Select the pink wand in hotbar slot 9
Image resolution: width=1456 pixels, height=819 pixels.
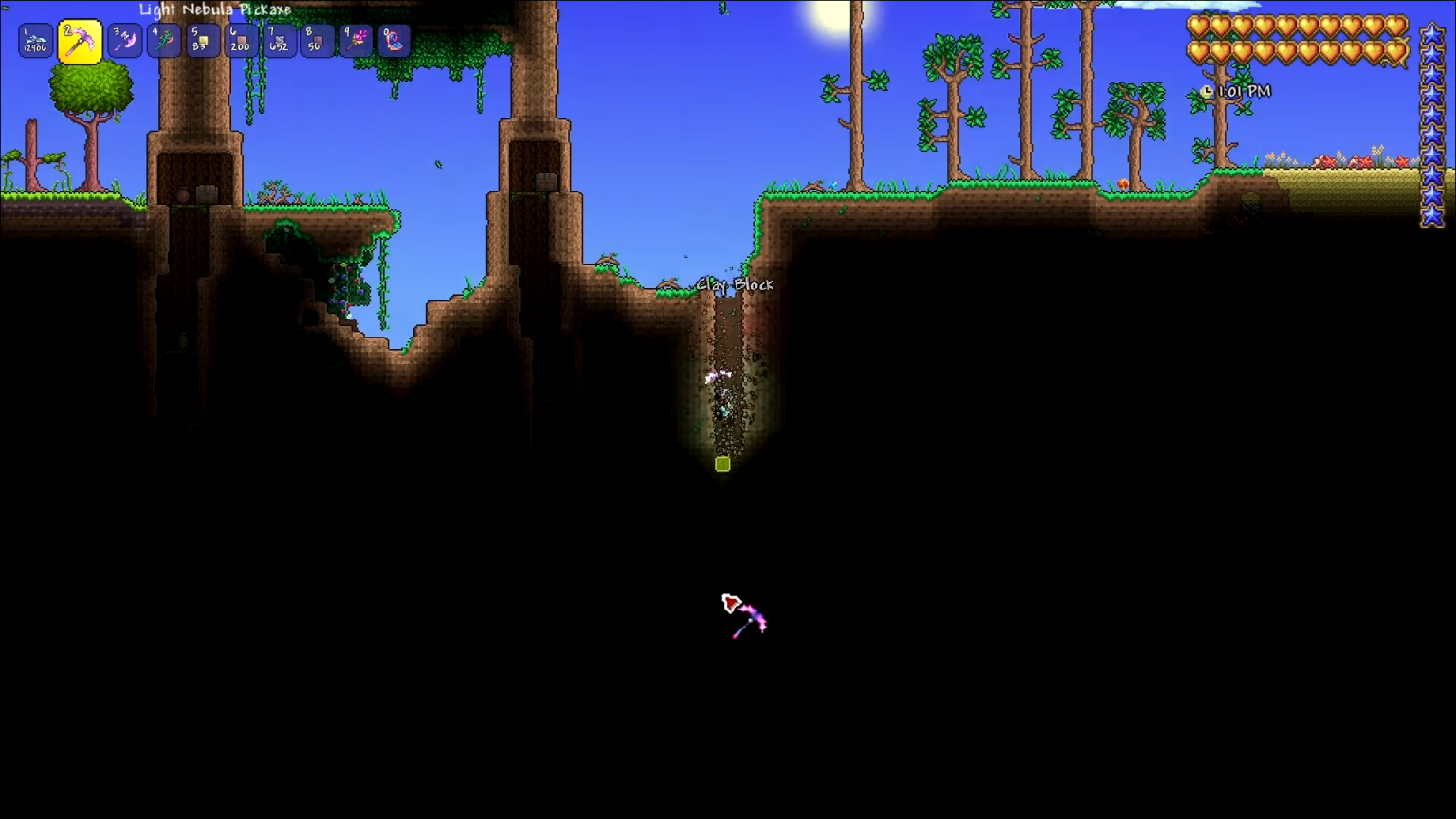355,40
